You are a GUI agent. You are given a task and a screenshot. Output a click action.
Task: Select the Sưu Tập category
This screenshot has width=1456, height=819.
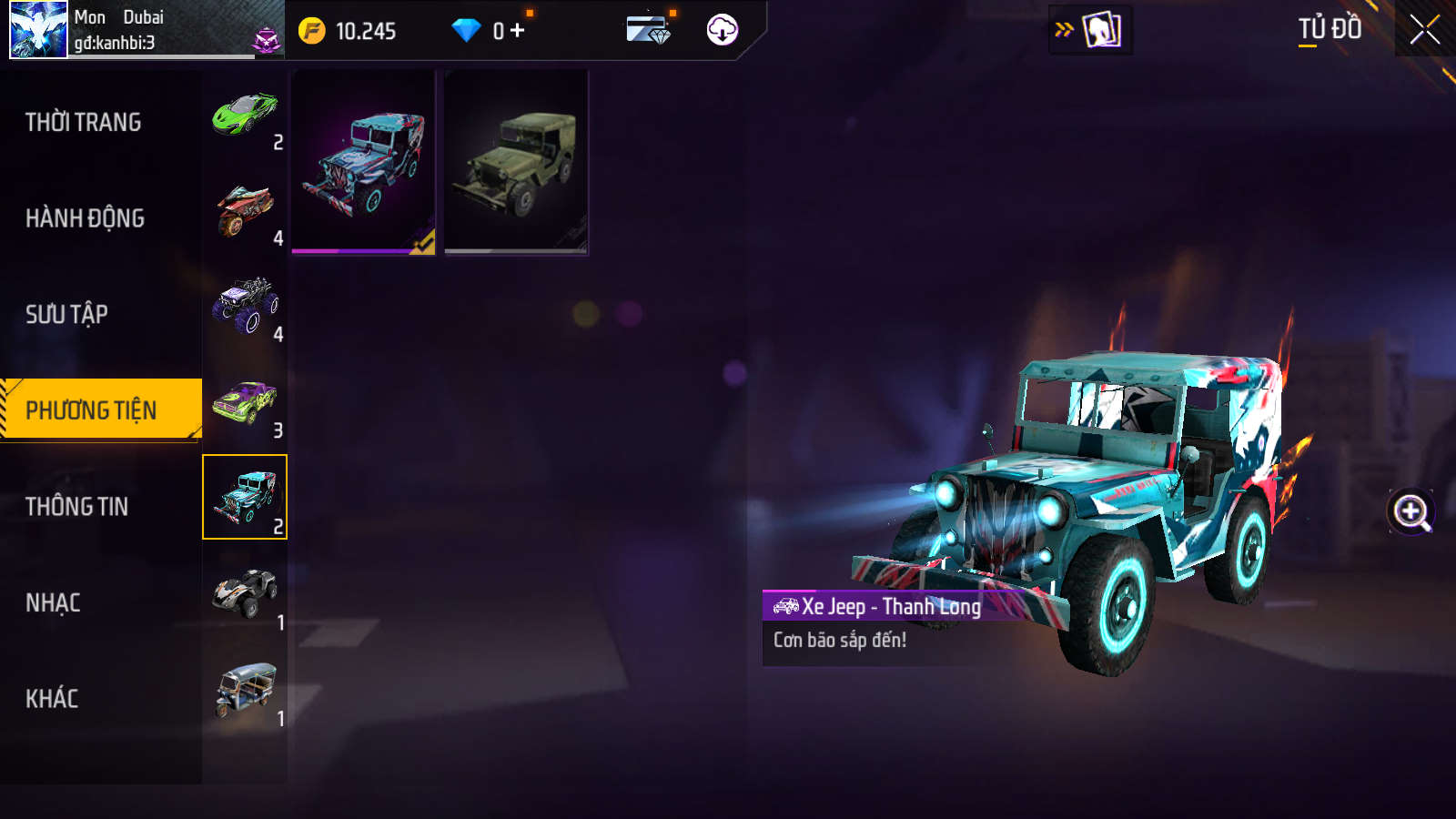[67, 314]
